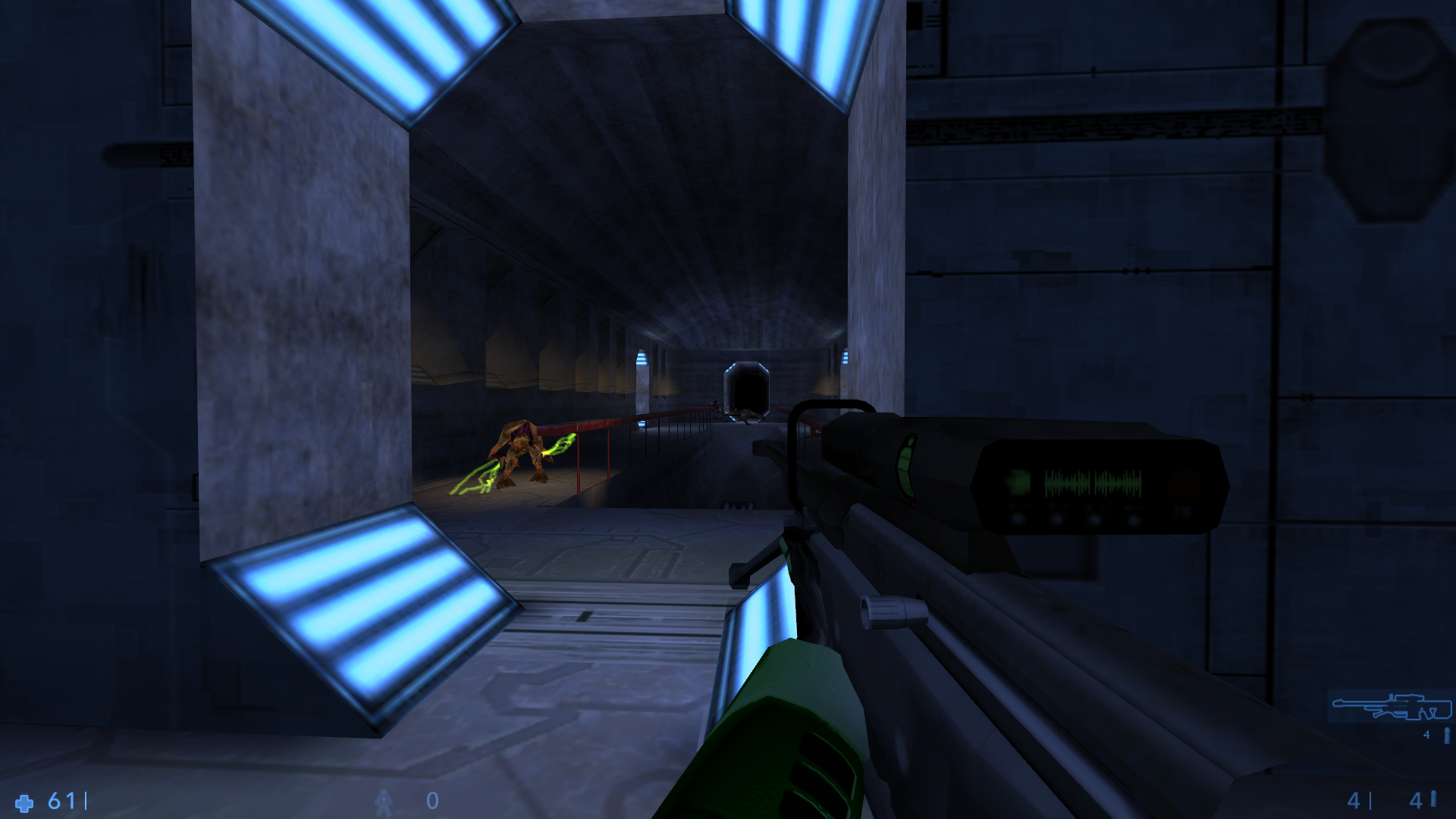The image size is (1456, 819).
Task: Click the soldier figure icon on the bottom HUD
Action: coord(384,802)
